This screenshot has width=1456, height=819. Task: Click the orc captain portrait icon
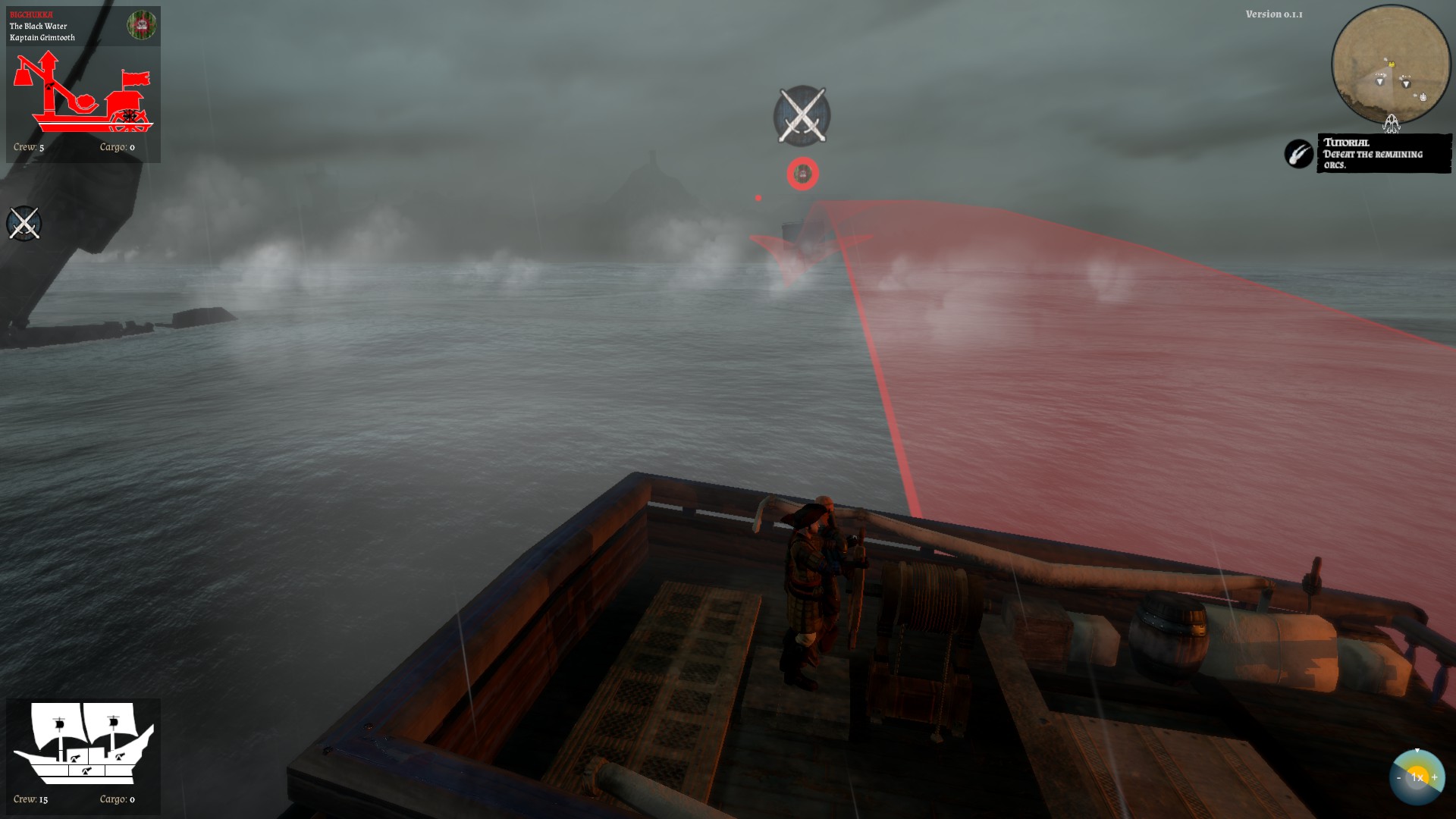[141, 26]
